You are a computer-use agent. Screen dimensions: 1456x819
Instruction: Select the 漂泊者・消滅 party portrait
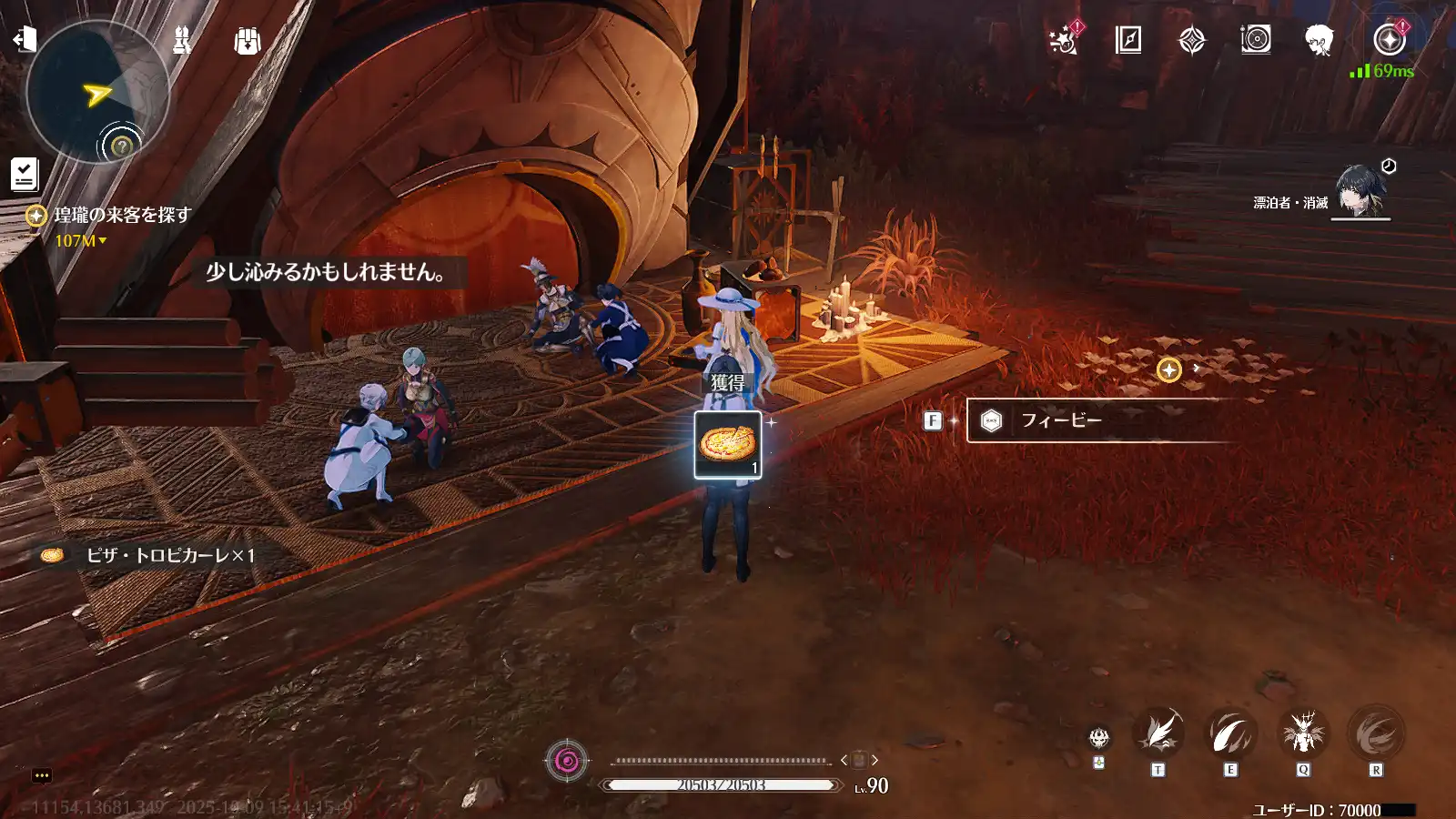pyautogui.click(x=1360, y=191)
